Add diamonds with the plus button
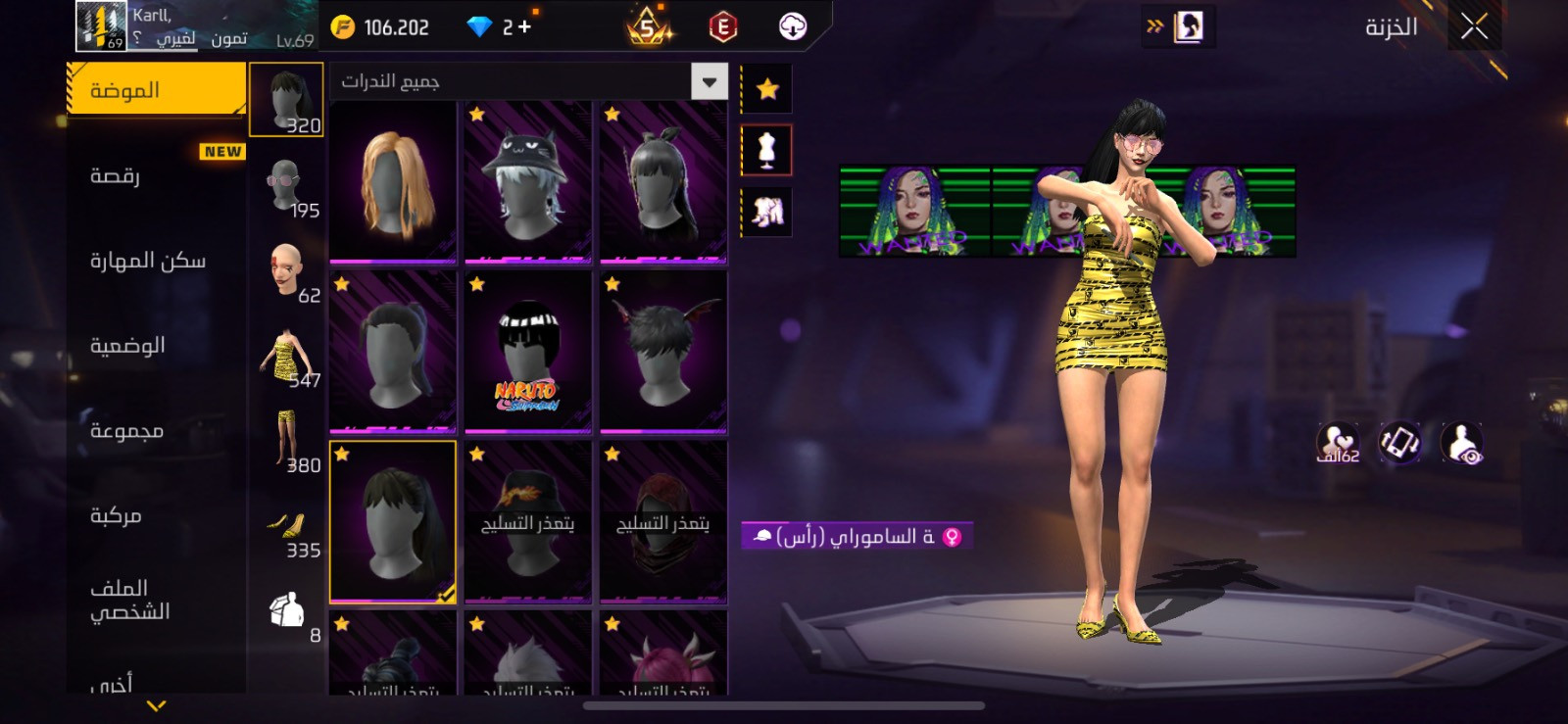Viewport: 1568px width, 724px height. 524,27
